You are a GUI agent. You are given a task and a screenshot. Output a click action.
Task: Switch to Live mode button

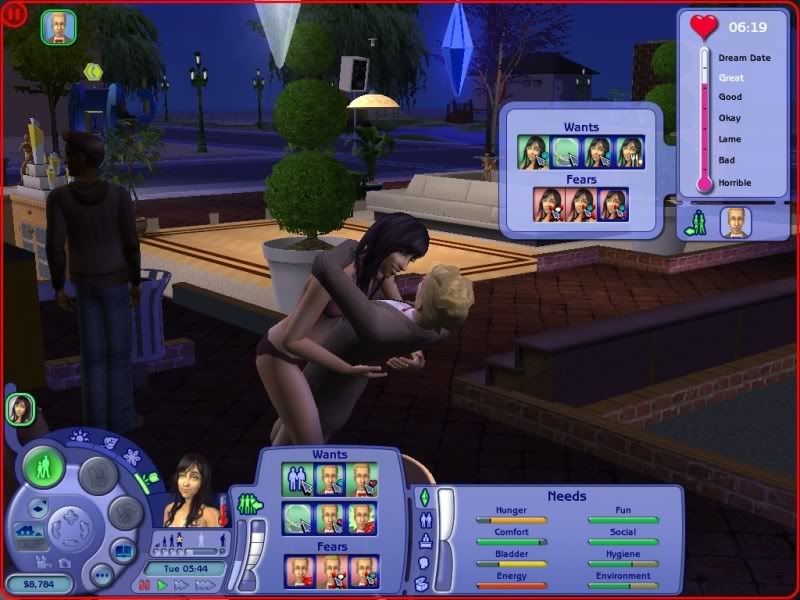[x=43, y=468]
